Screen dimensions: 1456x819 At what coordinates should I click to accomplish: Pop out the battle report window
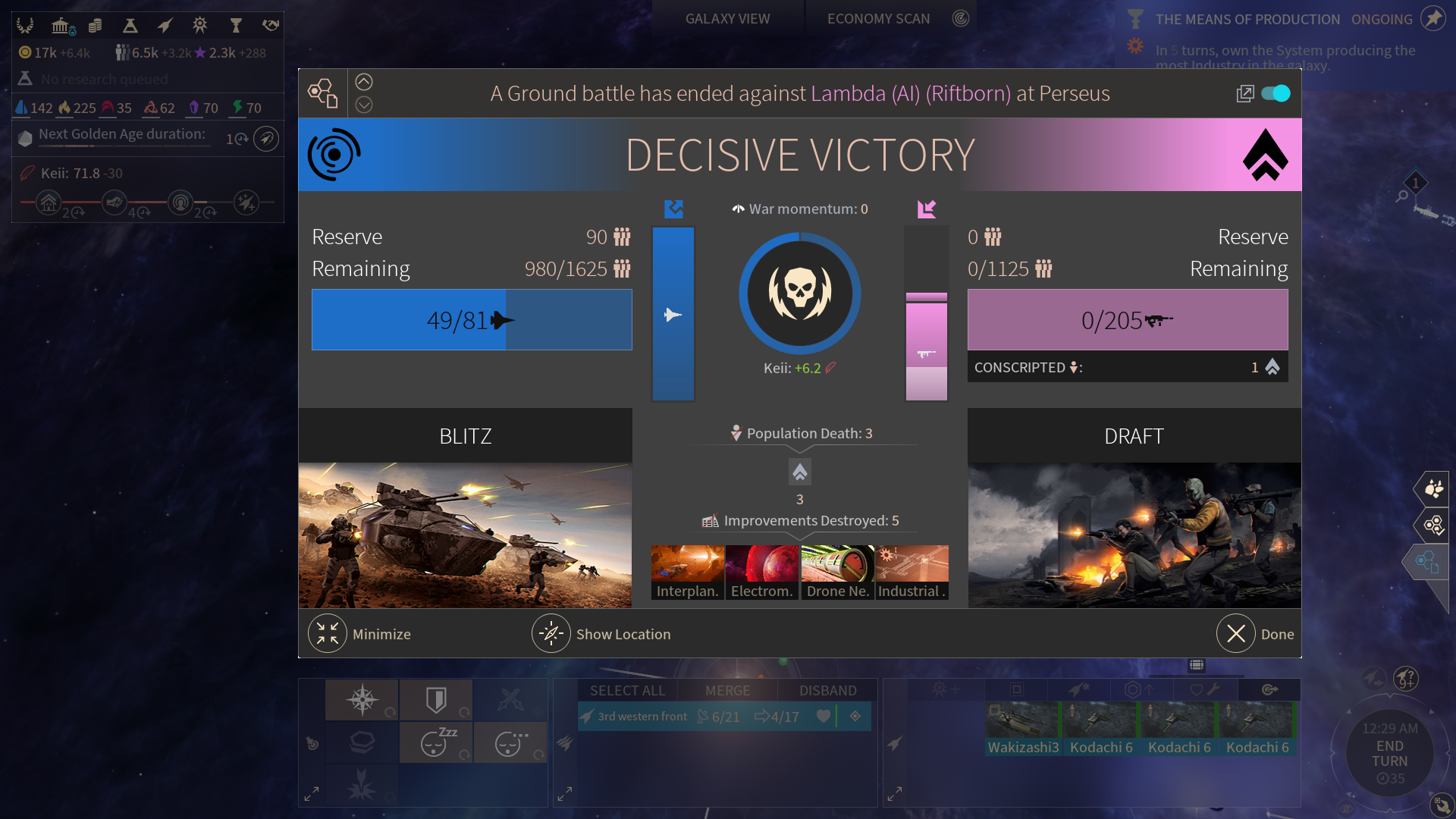[1244, 93]
